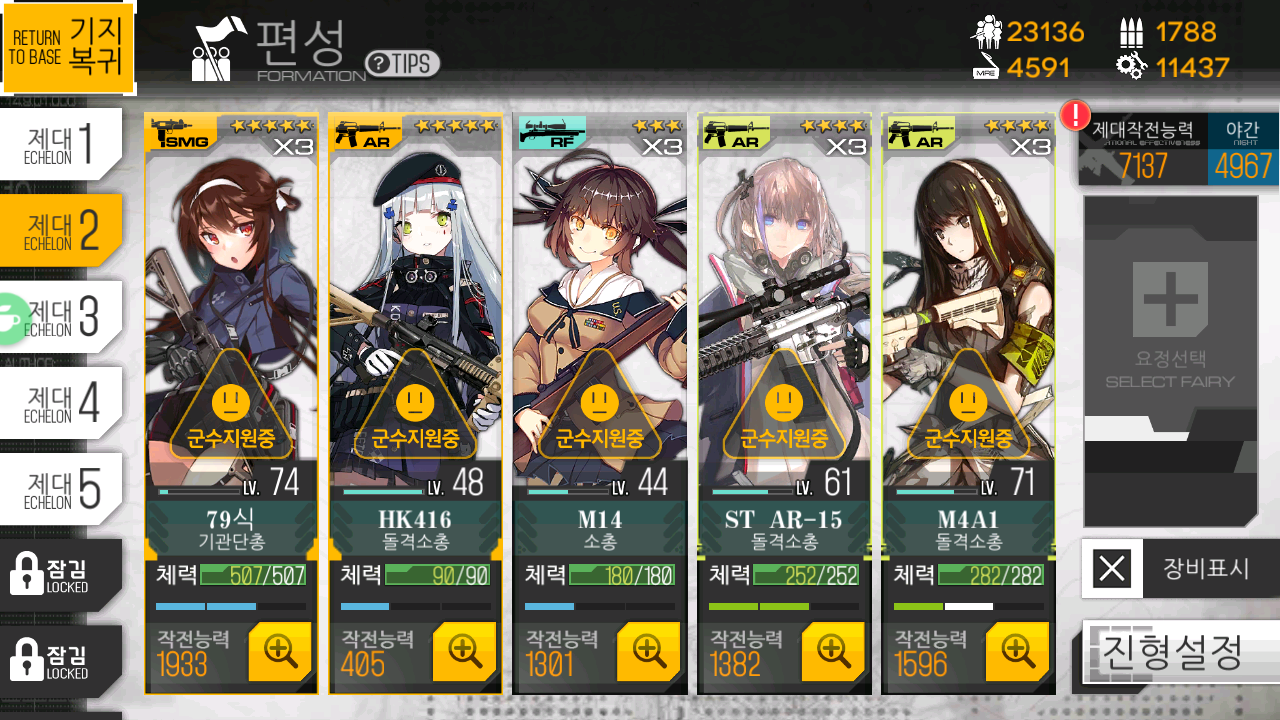
Task: Select the Echelon 2 tab
Action: [61, 230]
